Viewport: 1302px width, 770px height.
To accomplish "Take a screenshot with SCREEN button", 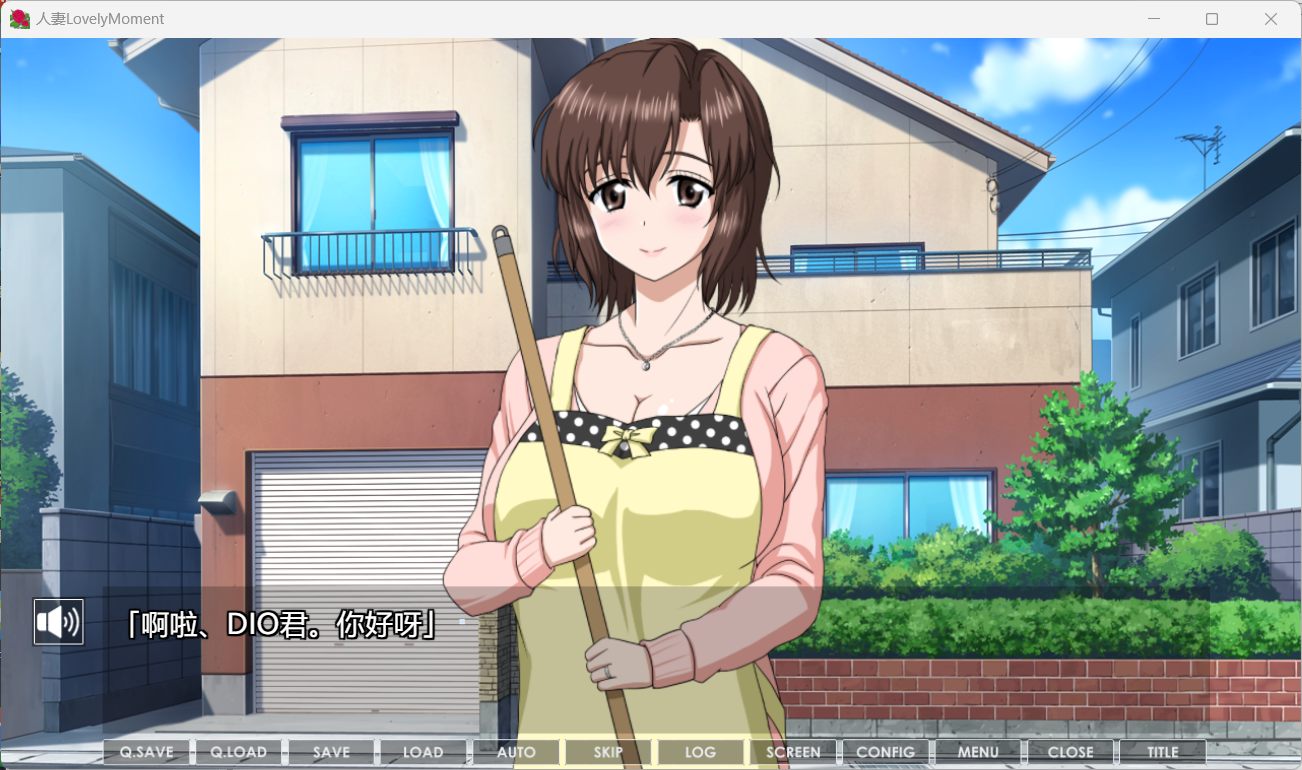I will click(793, 752).
